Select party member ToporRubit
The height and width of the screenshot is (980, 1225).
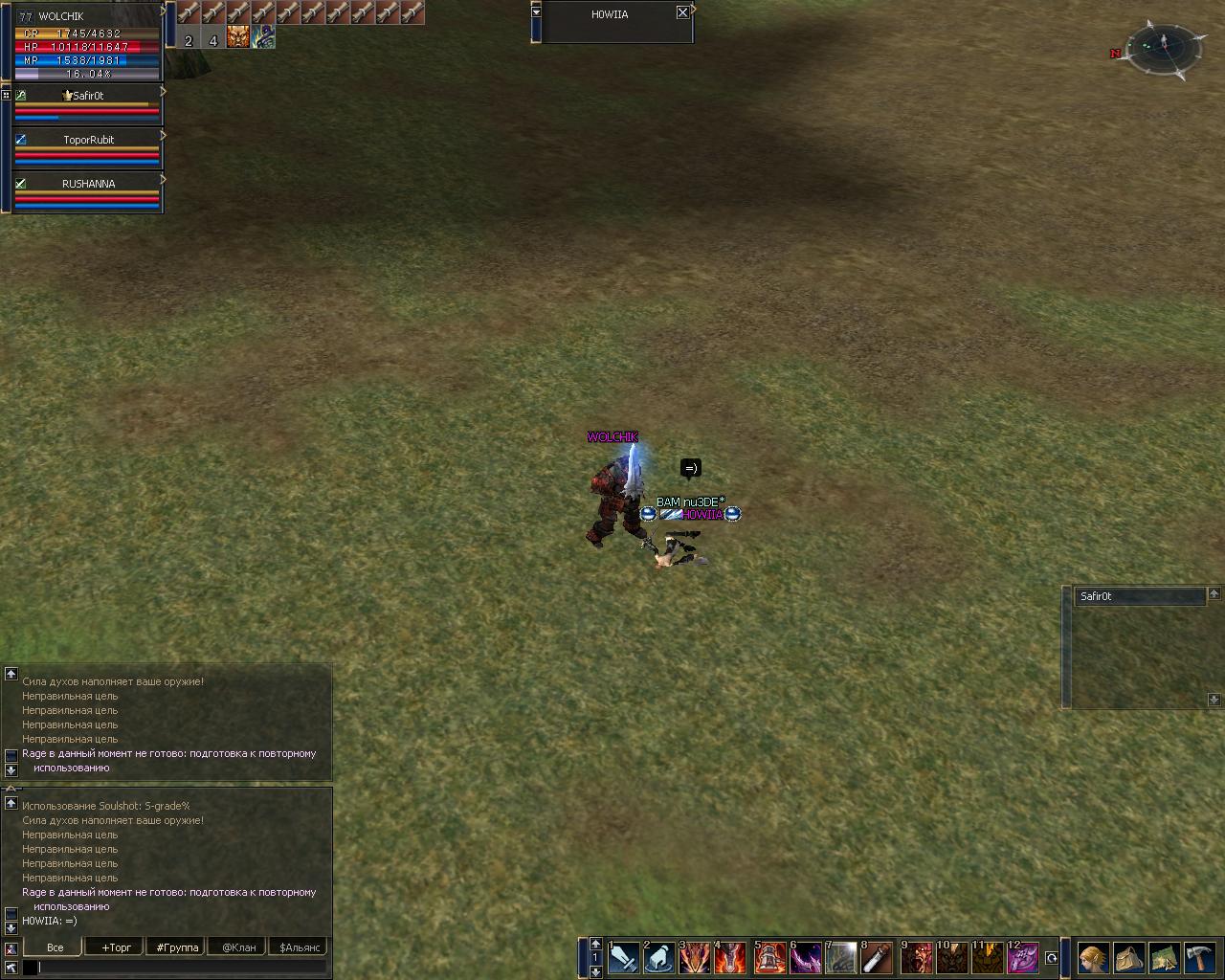pos(88,140)
